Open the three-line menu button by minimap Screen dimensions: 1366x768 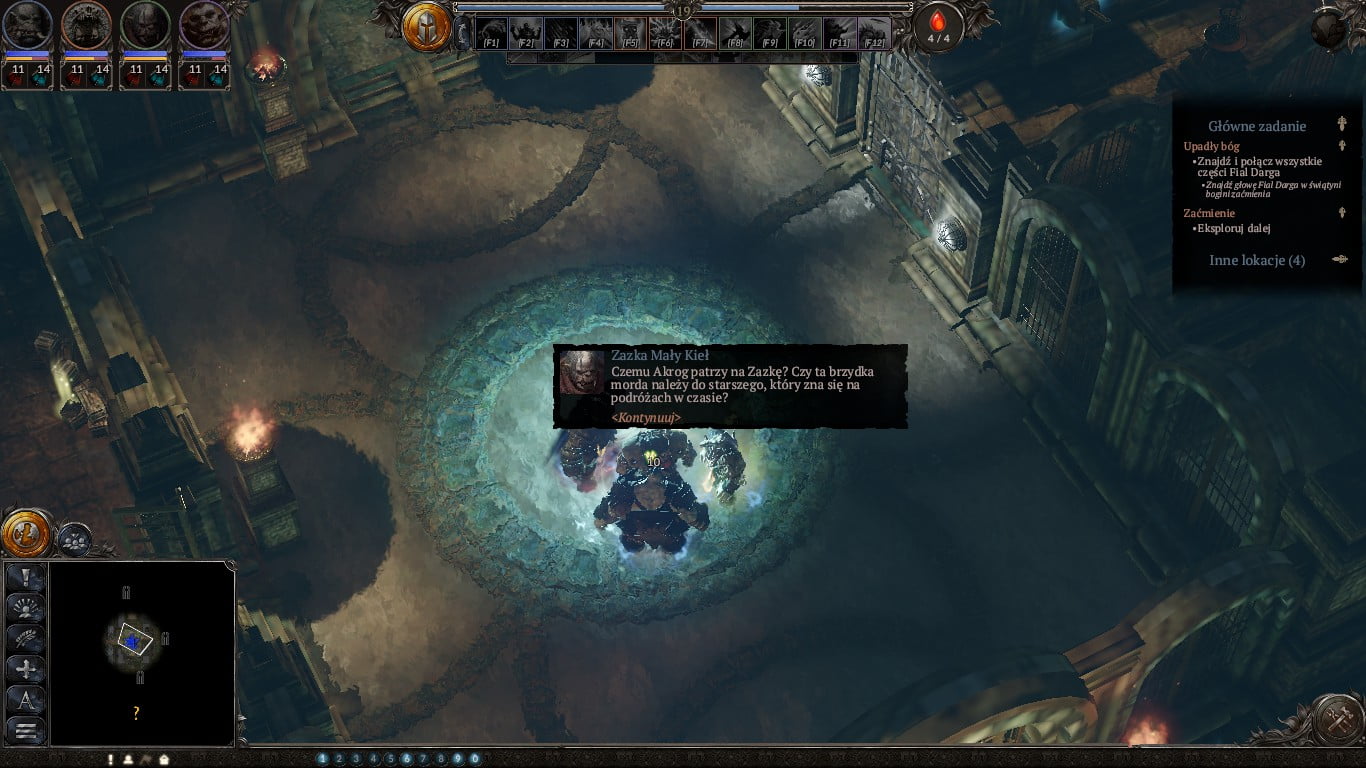click(x=26, y=730)
